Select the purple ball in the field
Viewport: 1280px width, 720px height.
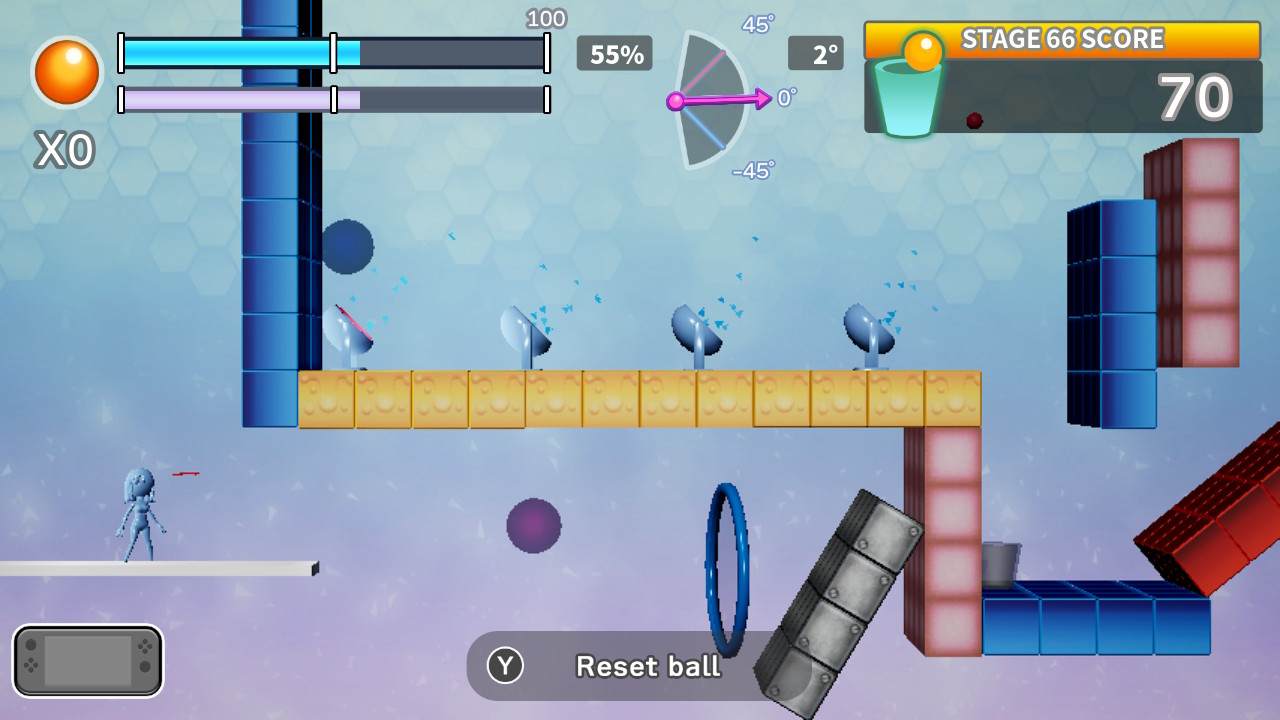point(533,525)
